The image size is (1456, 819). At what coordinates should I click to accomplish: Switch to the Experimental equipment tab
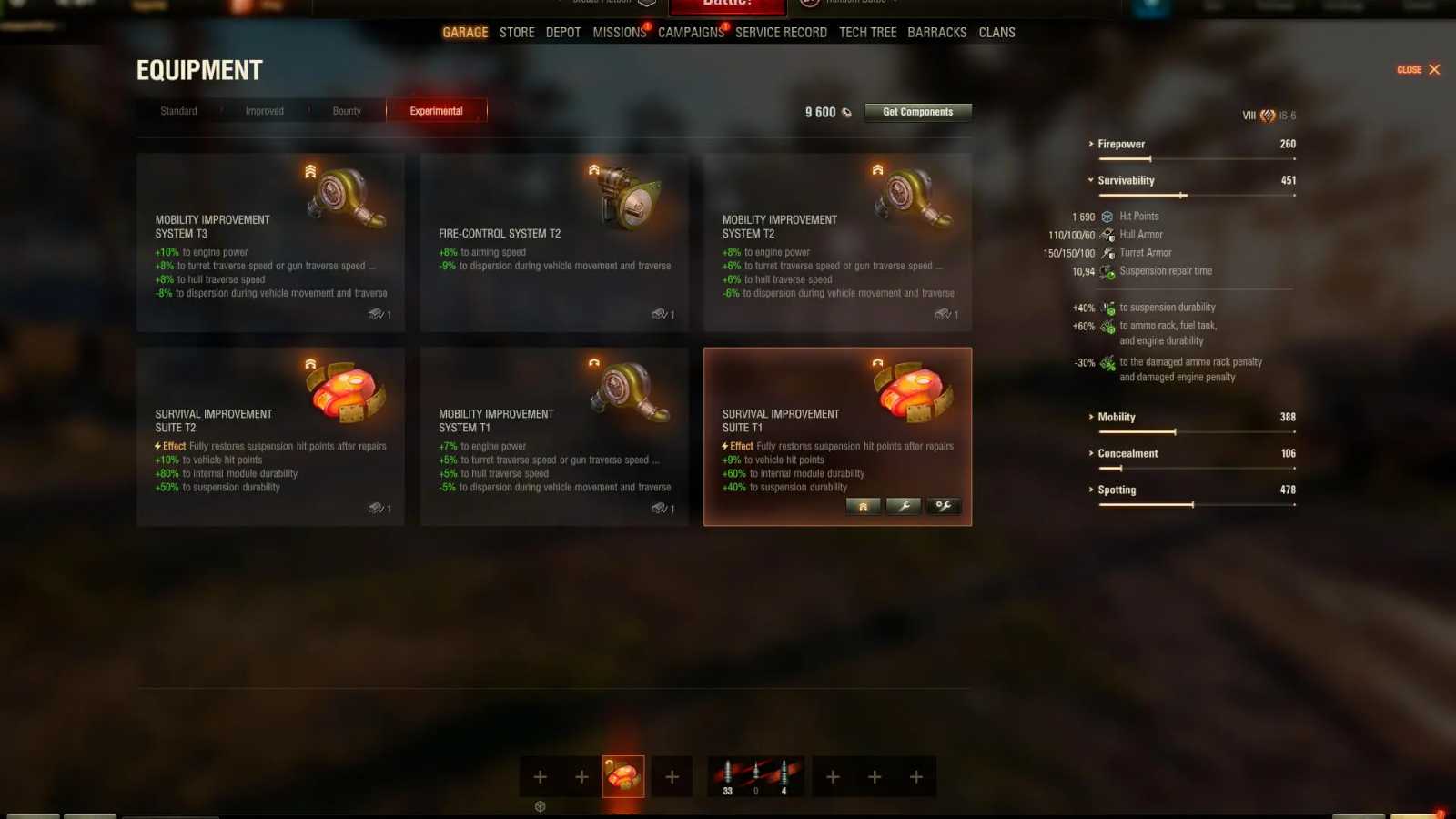[x=437, y=110]
